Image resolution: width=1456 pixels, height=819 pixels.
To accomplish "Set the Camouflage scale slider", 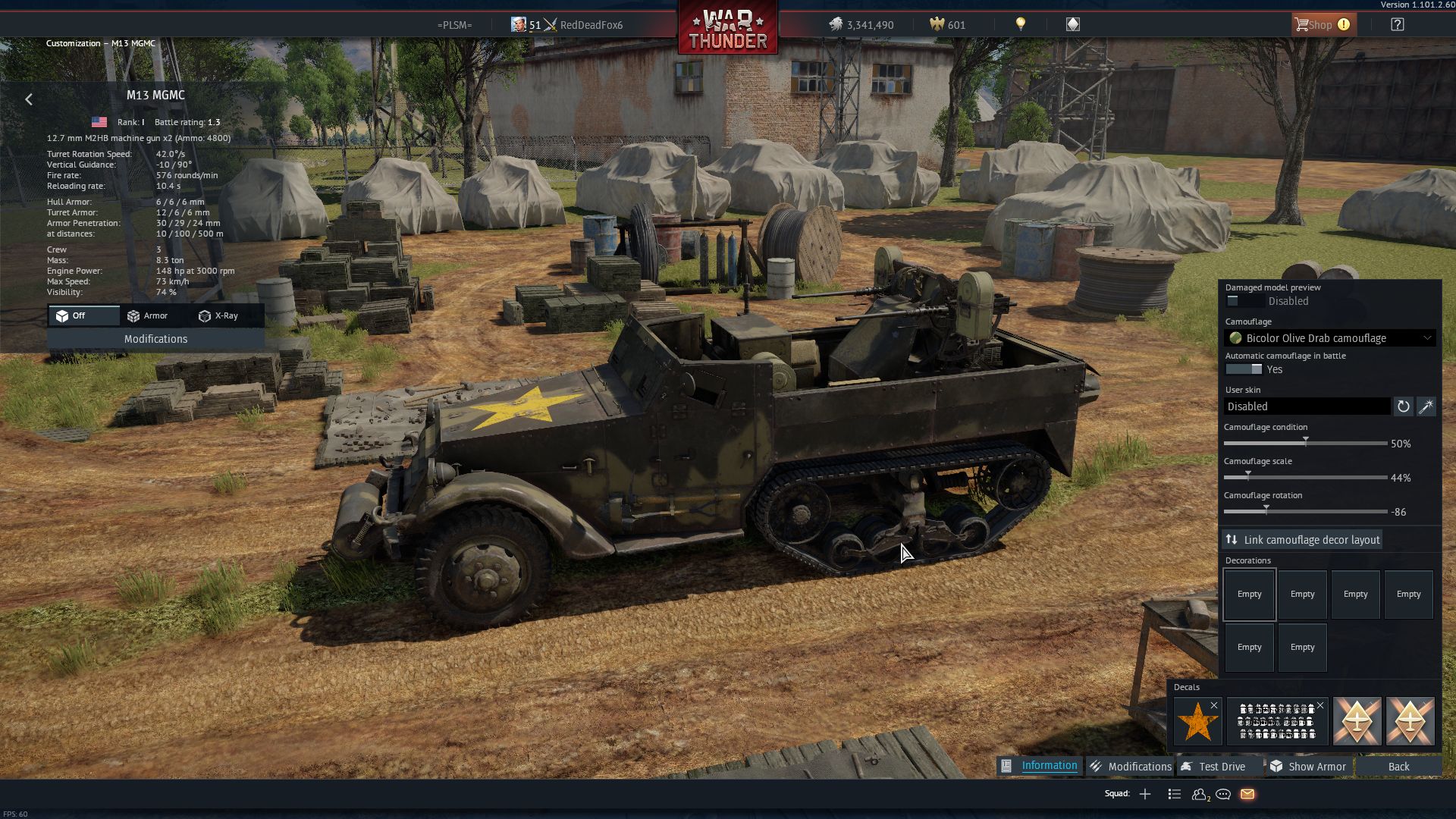I will click(x=1248, y=477).
